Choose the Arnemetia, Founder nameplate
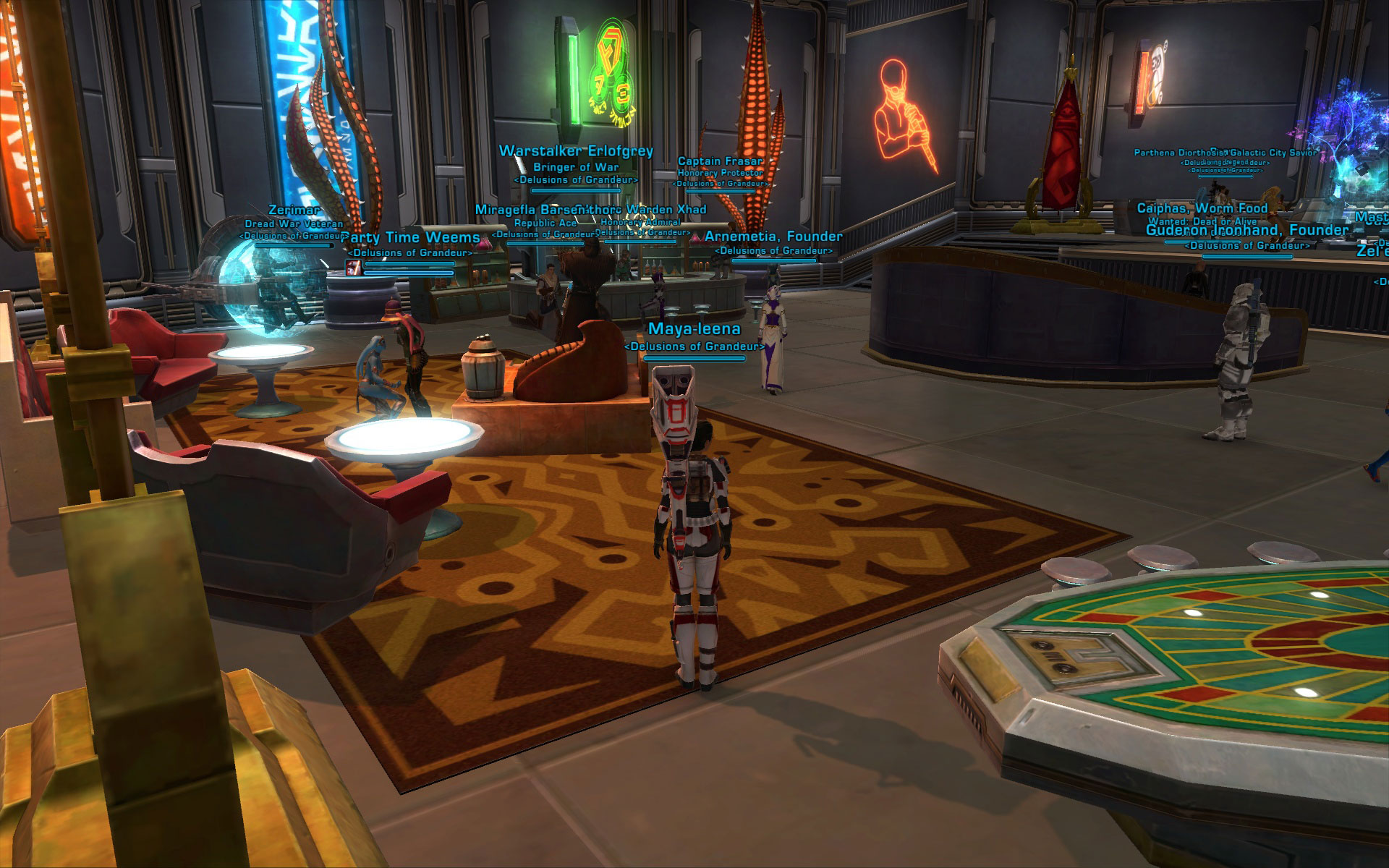The height and width of the screenshot is (868, 1389). coord(773,237)
